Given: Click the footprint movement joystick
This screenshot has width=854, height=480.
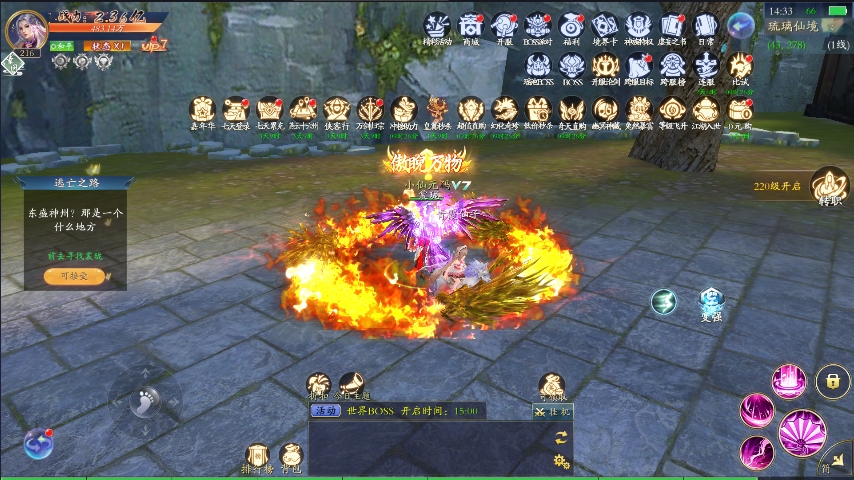Looking at the screenshot, I should (146, 402).
